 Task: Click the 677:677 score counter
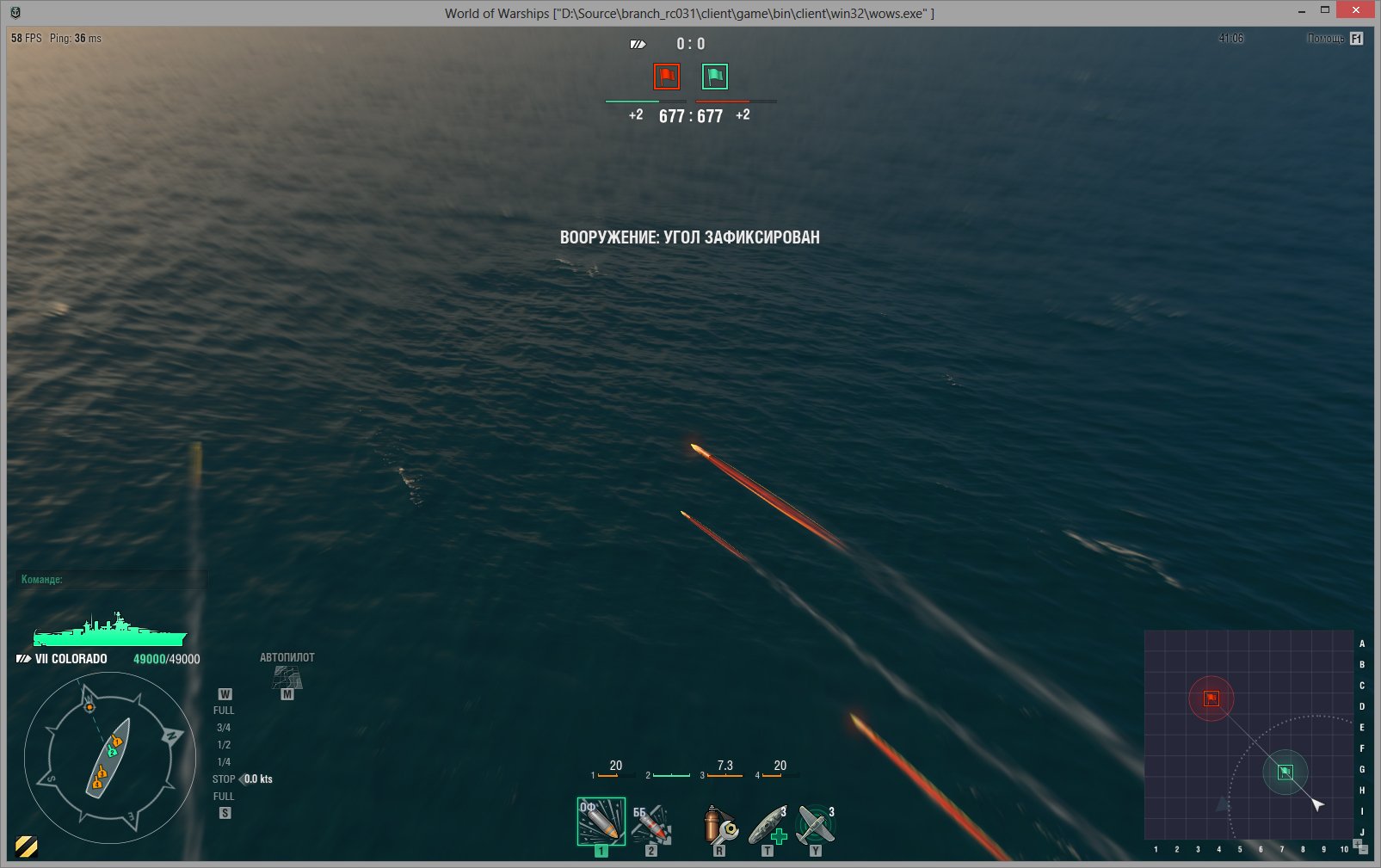[x=691, y=114]
